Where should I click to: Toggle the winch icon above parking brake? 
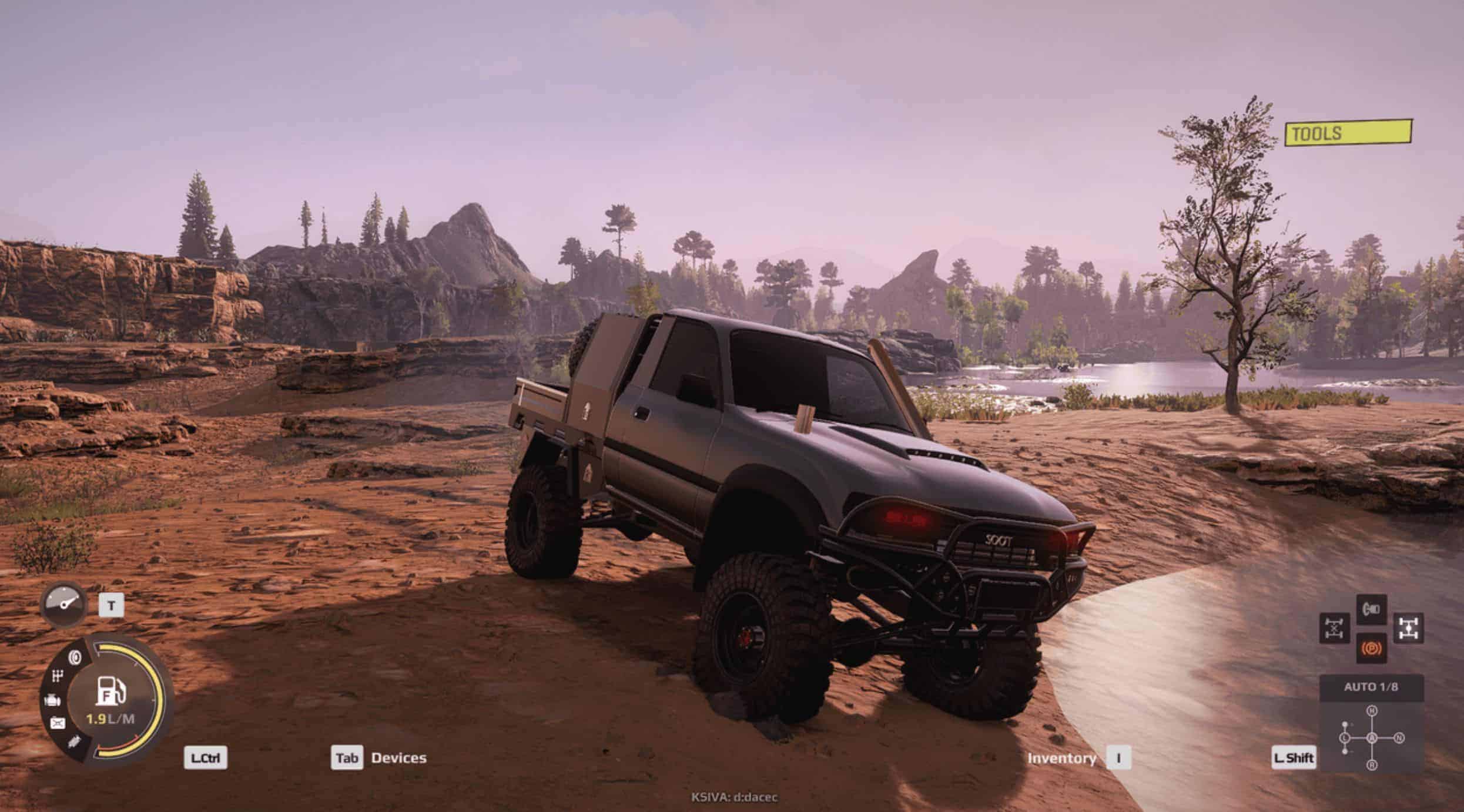point(1371,610)
